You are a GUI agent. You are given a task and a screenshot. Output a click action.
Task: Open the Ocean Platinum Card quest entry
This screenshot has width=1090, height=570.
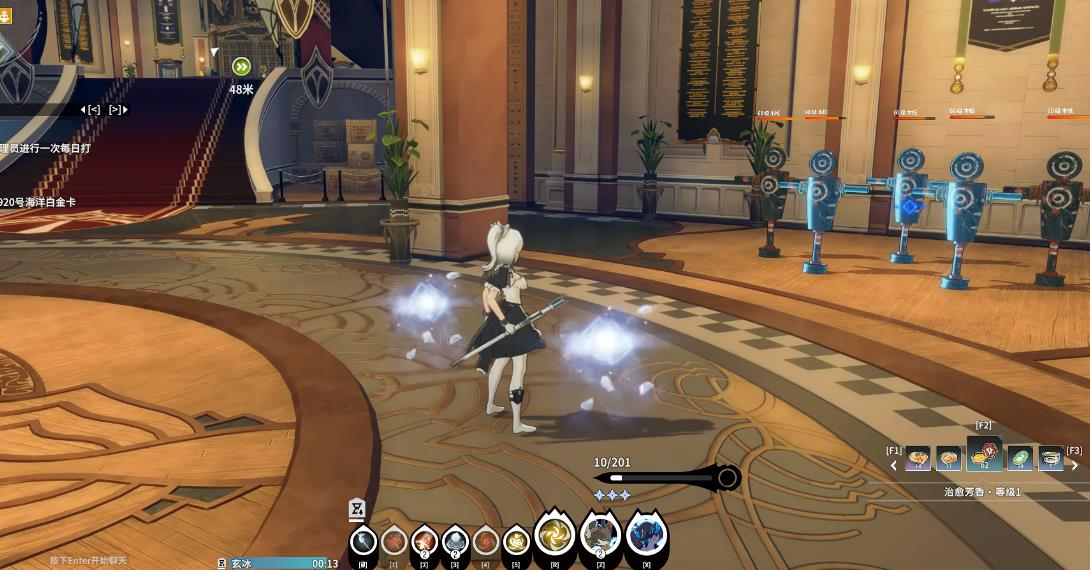38,202
